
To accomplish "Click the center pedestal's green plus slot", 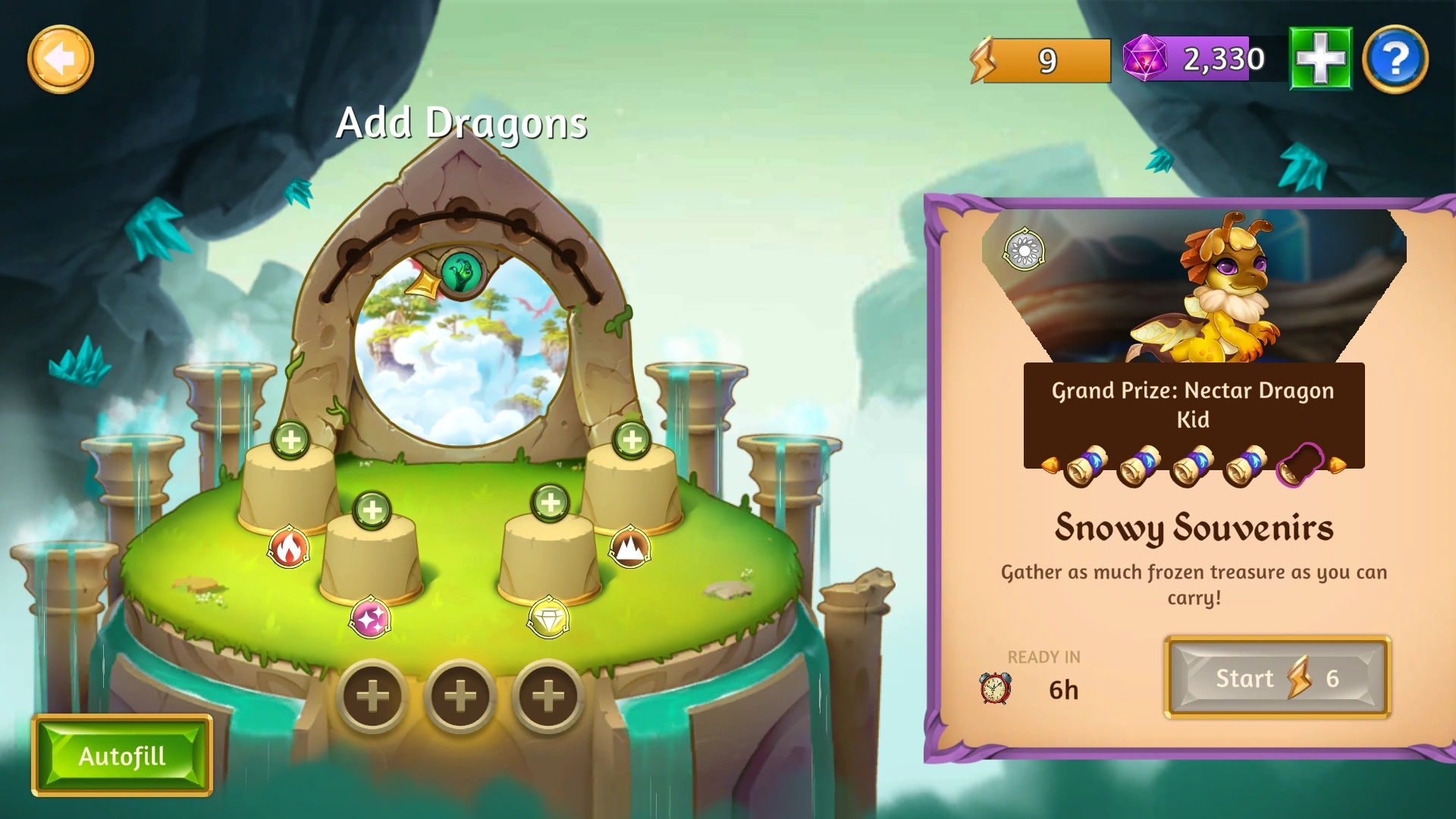I will [x=372, y=509].
